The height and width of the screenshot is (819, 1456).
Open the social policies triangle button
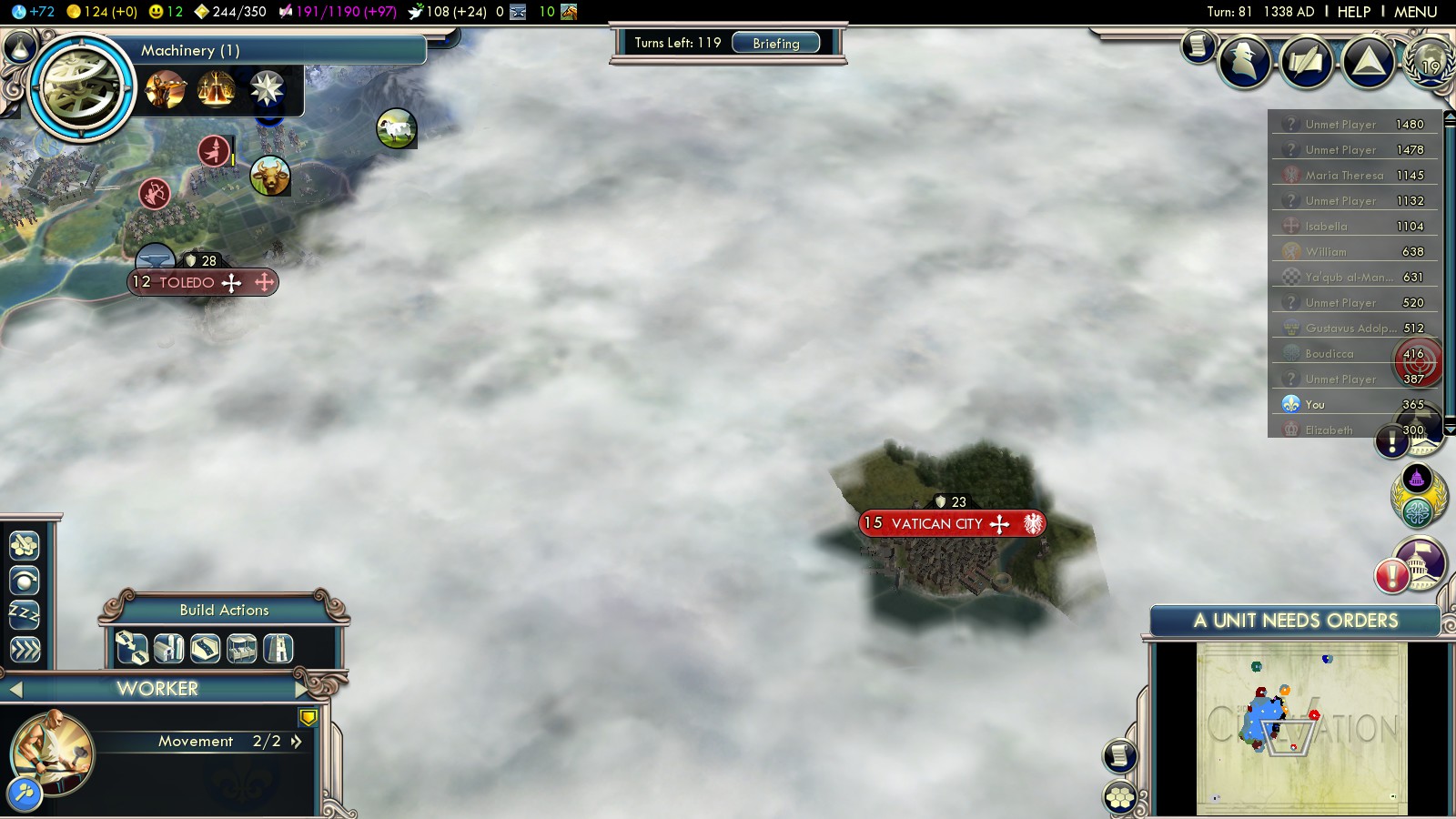pyautogui.click(x=1368, y=61)
